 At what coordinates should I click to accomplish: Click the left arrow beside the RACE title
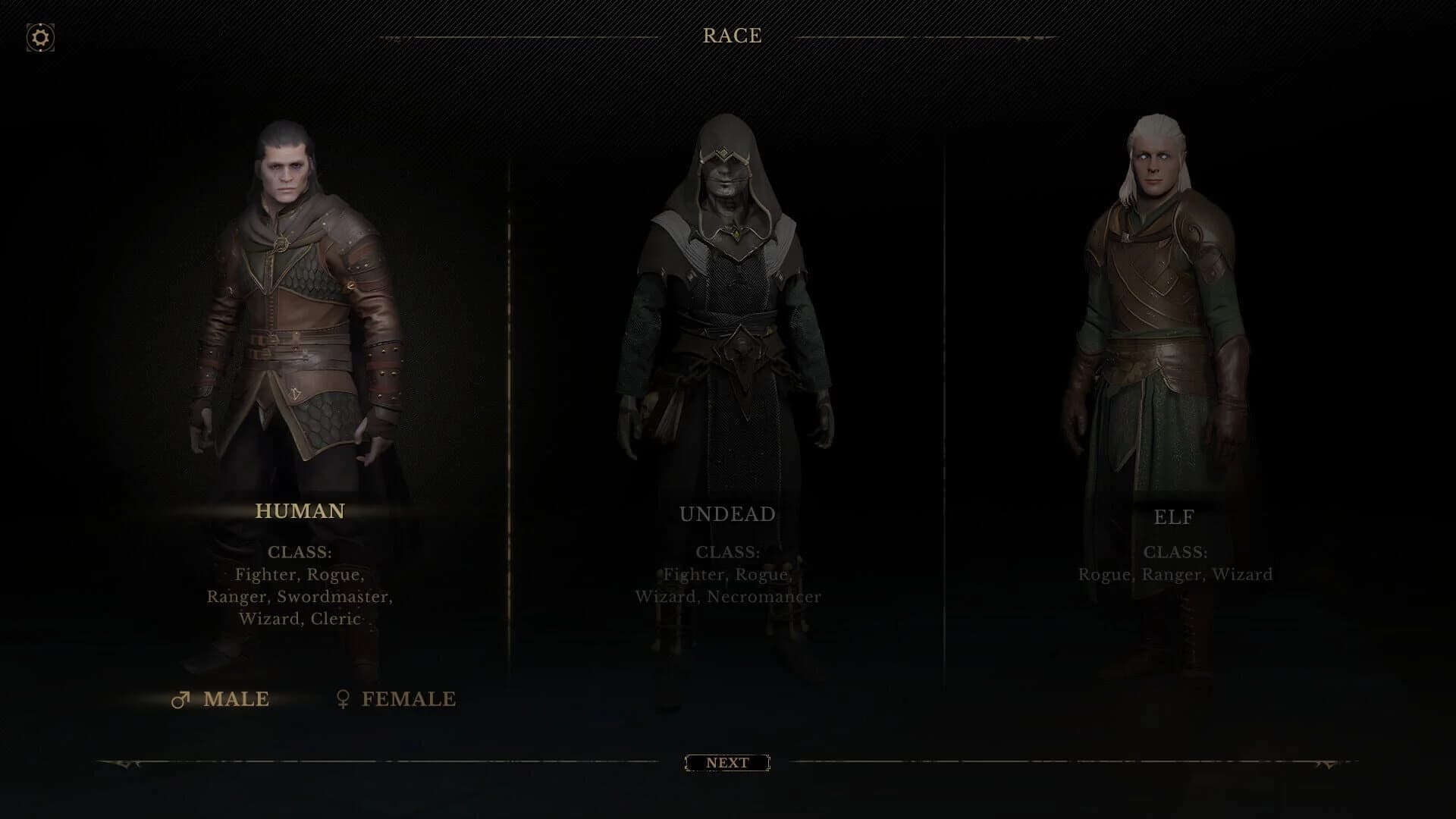[394, 36]
